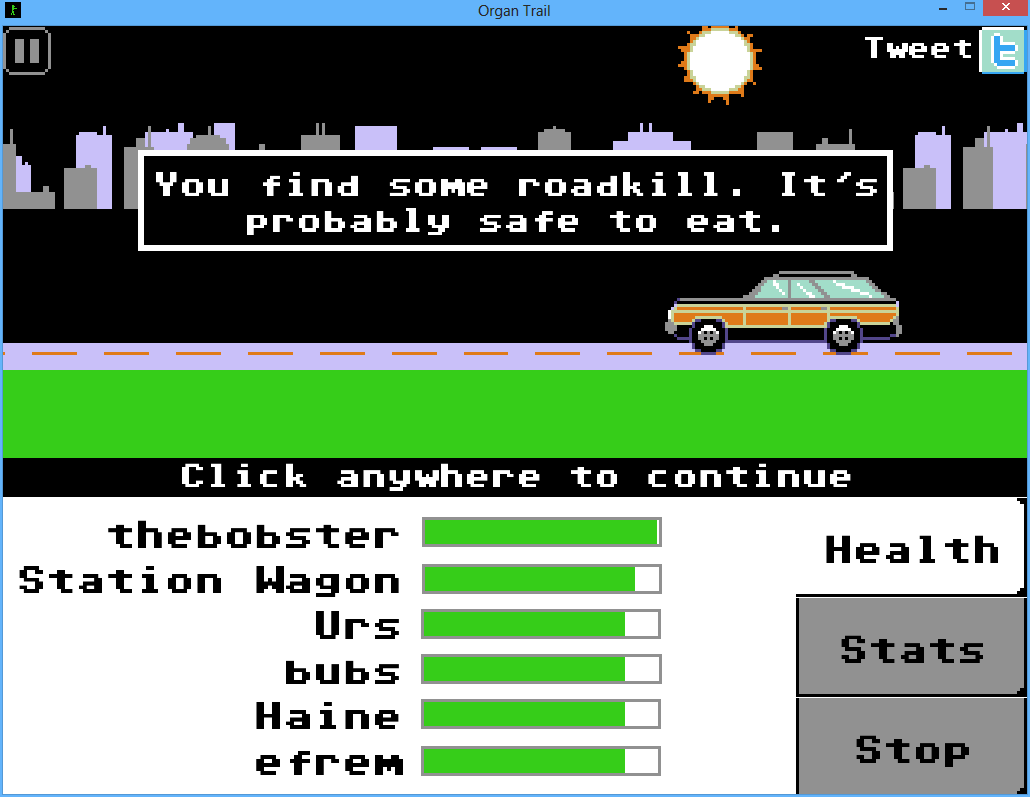Open the Stats tab

(x=911, y=648)
